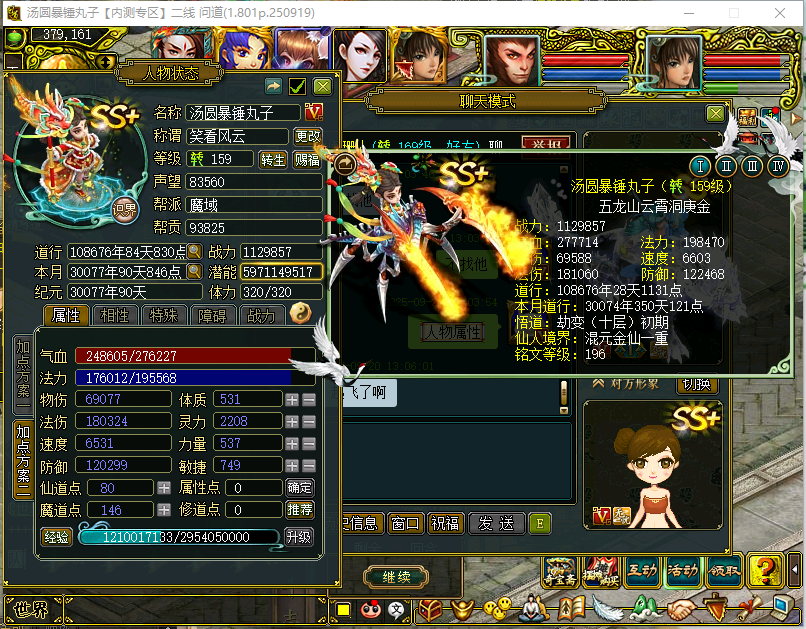806x629 pixels.
Task: Click the 更改 button to change title
Action: point(307,136)
